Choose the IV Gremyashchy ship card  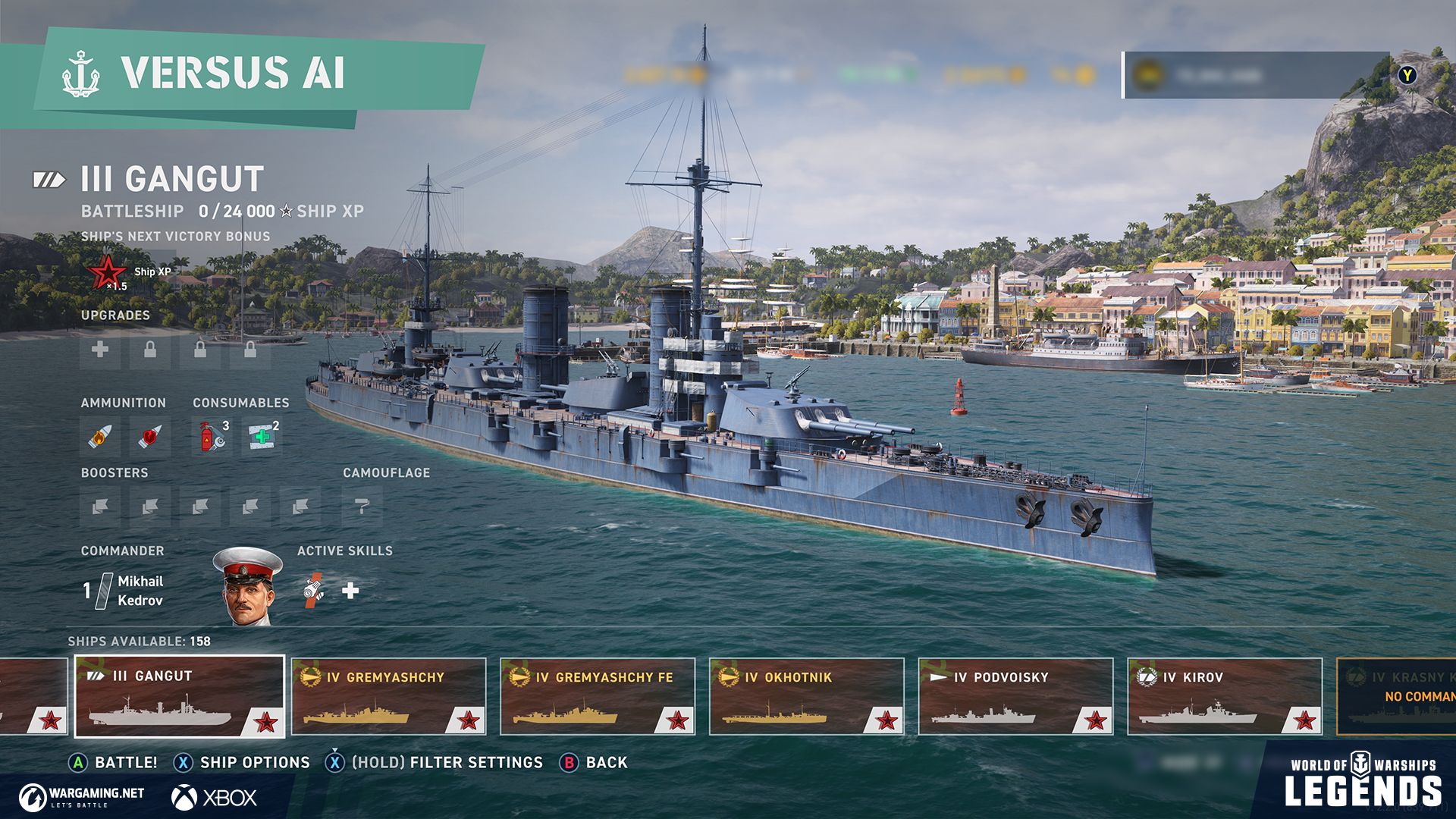pyautogui.click(x=388, y=696)
